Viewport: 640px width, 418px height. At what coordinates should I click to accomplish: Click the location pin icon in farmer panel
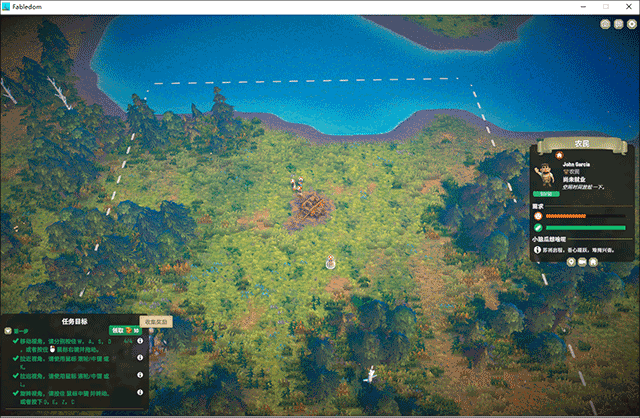(x=571, y=261)
